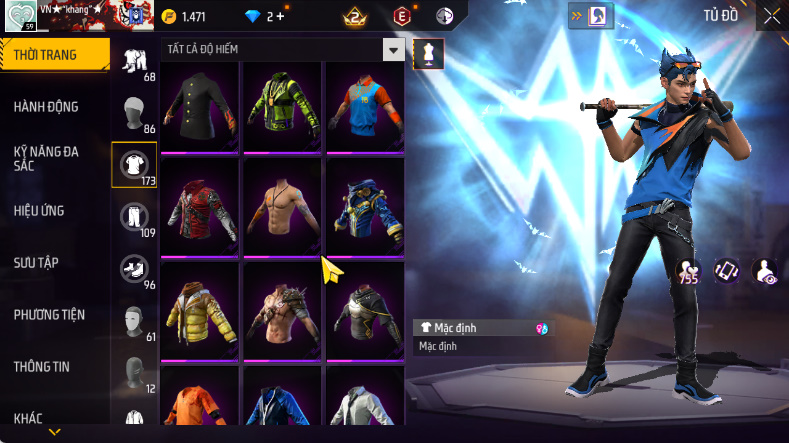
Task: Show the Thông Tin tab
Action: click(x=42, y=367)
